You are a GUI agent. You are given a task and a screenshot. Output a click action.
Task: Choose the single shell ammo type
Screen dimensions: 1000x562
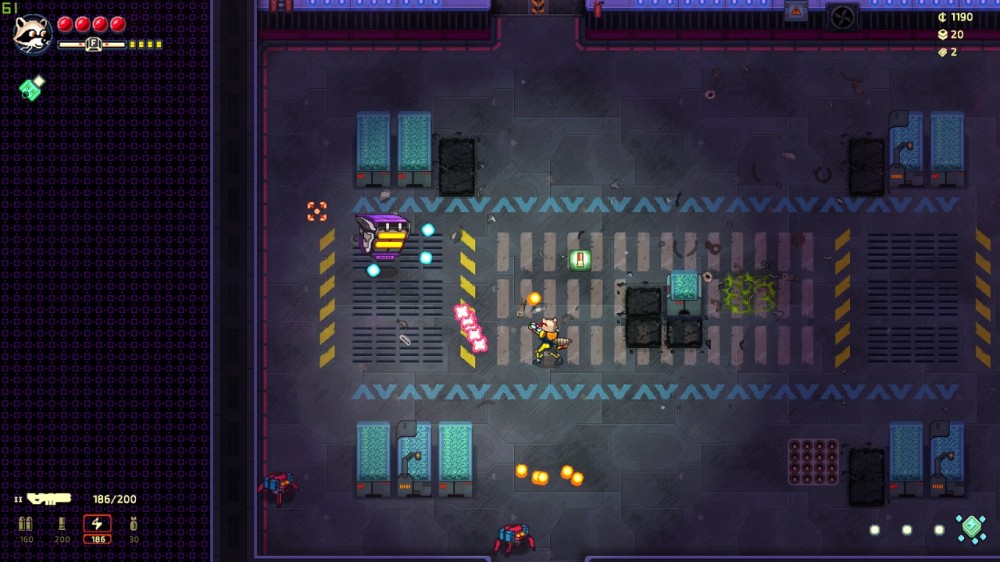click(x=62, y=524)
